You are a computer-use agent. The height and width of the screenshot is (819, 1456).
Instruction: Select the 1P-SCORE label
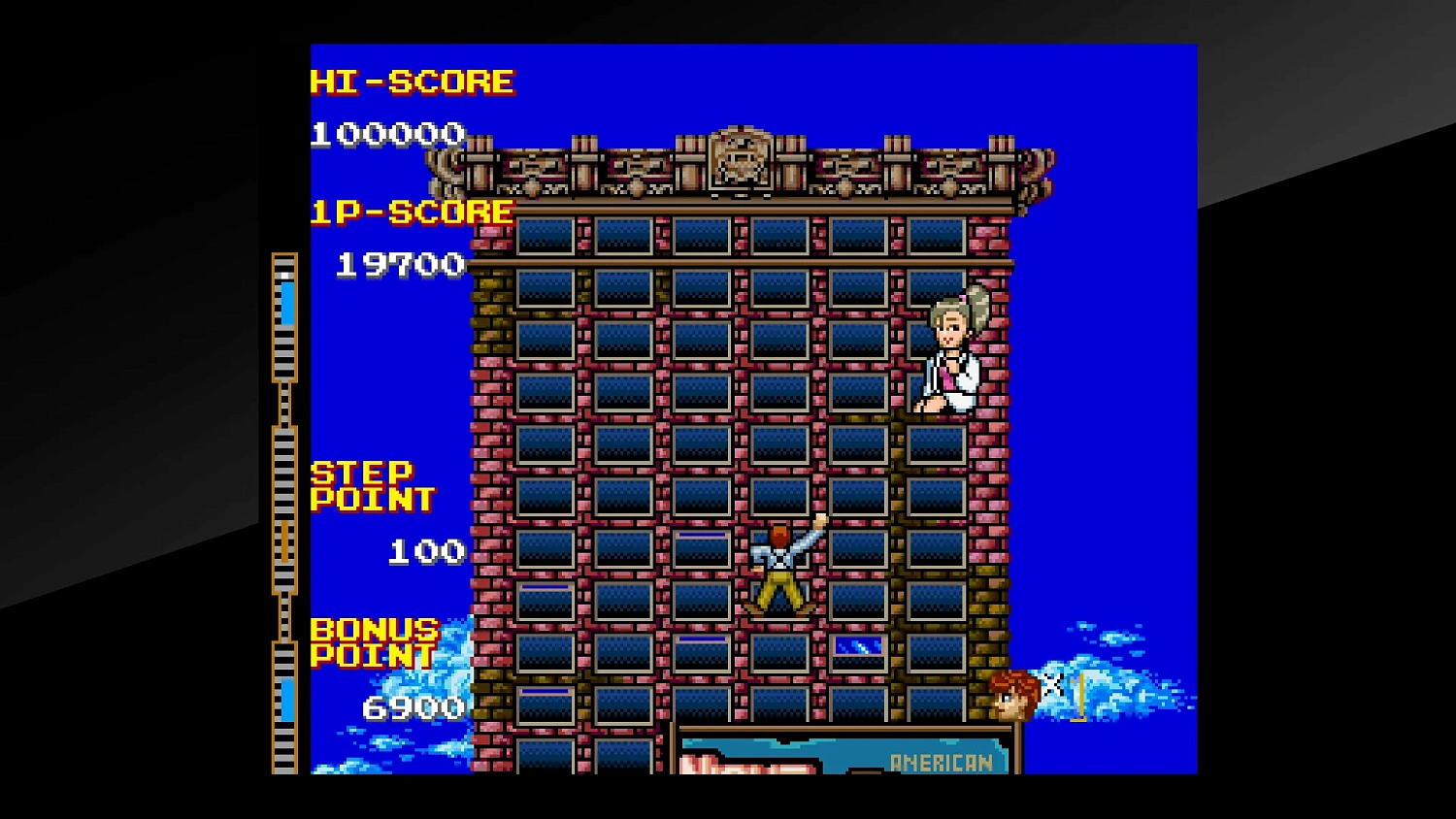pos(412,212)
